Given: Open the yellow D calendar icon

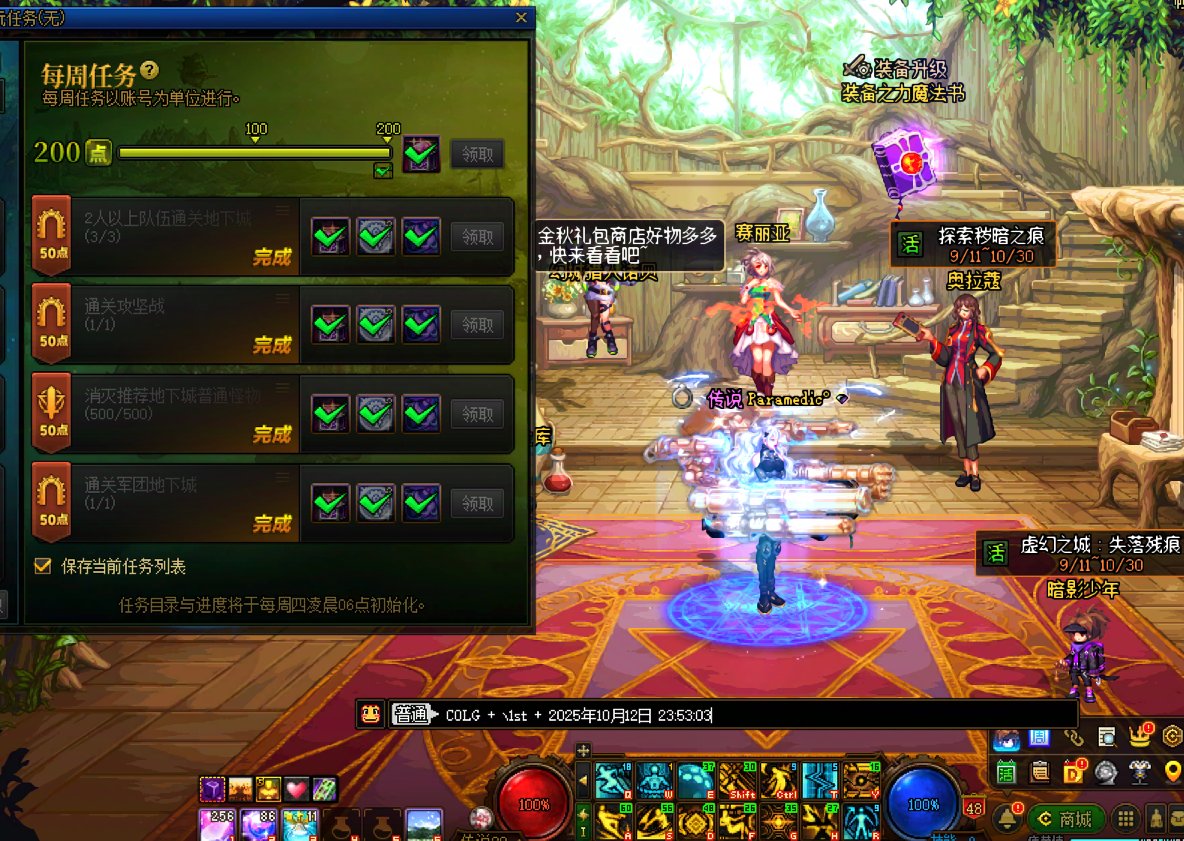Looking at the screenshot, I should (1073, 771).
